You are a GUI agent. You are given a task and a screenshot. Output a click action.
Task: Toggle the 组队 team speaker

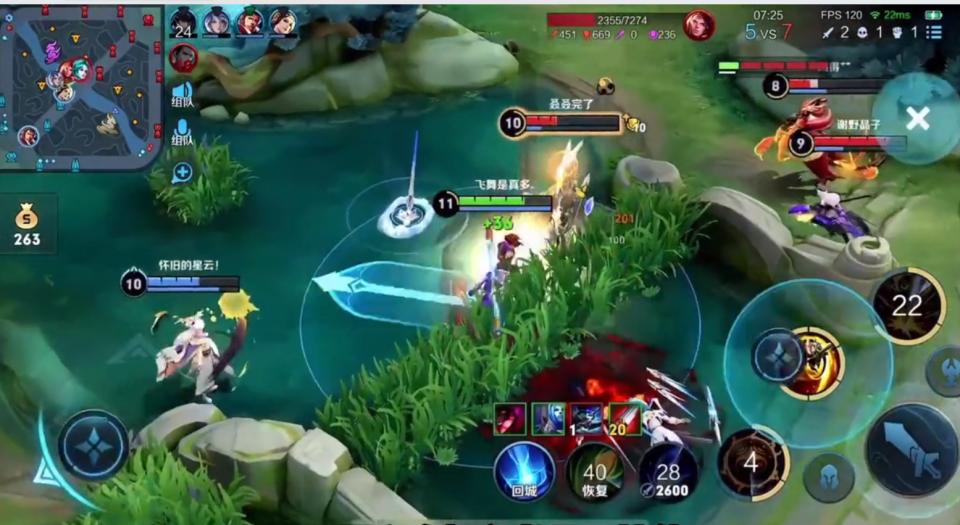click(182, 92)
